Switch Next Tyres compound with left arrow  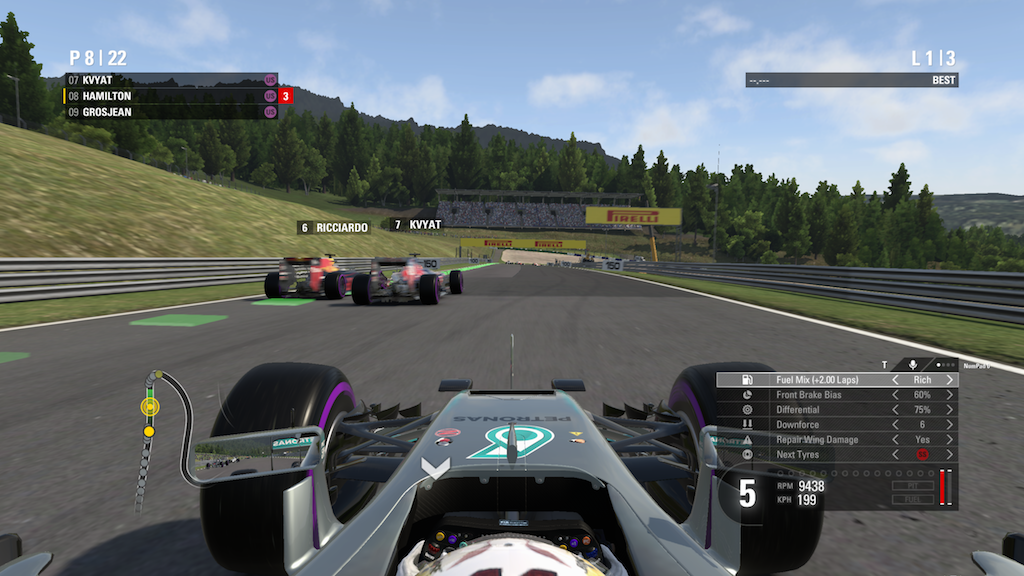pos(894,455)
